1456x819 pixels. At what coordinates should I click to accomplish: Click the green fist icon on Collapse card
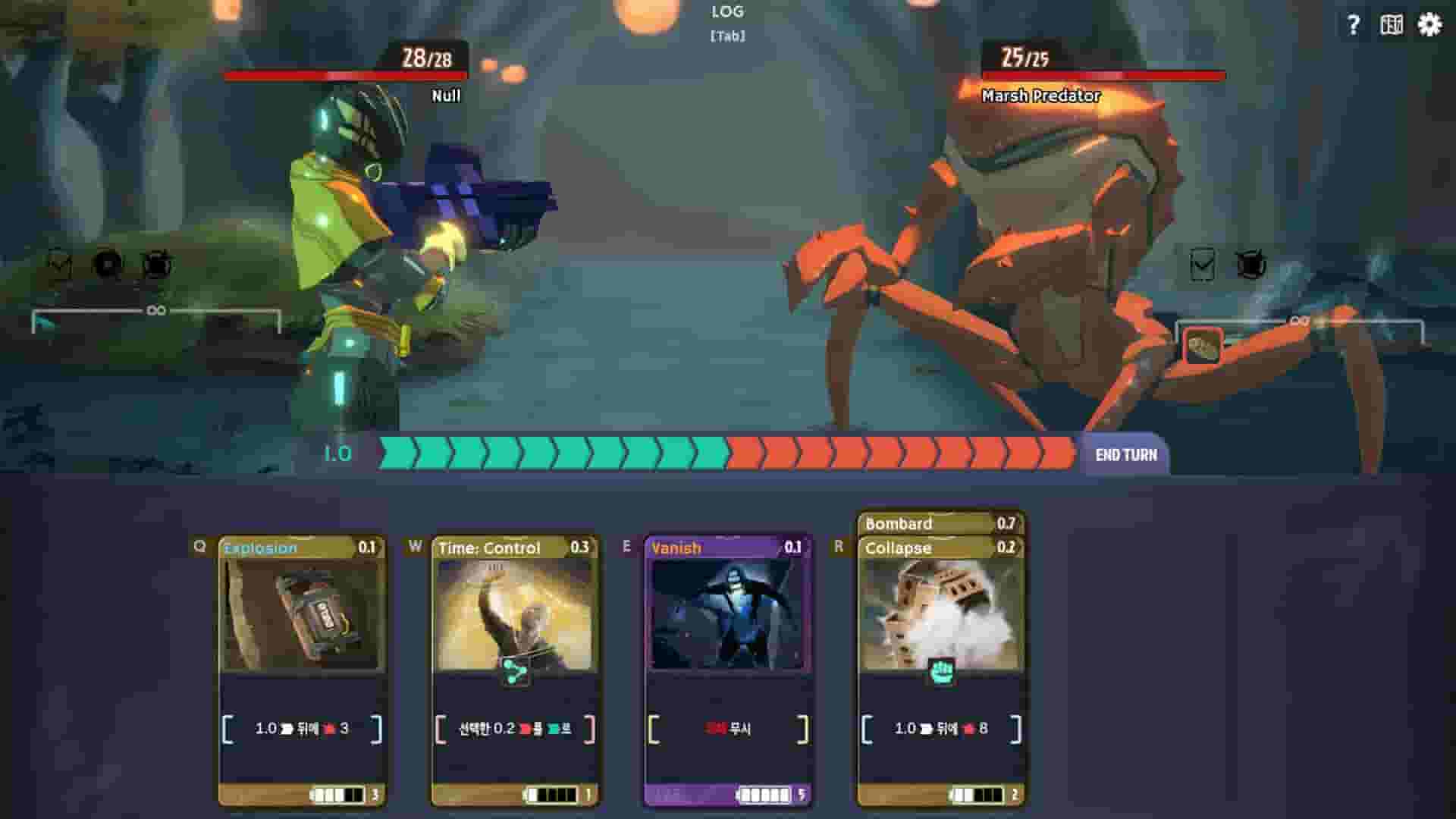click(943, 670)
